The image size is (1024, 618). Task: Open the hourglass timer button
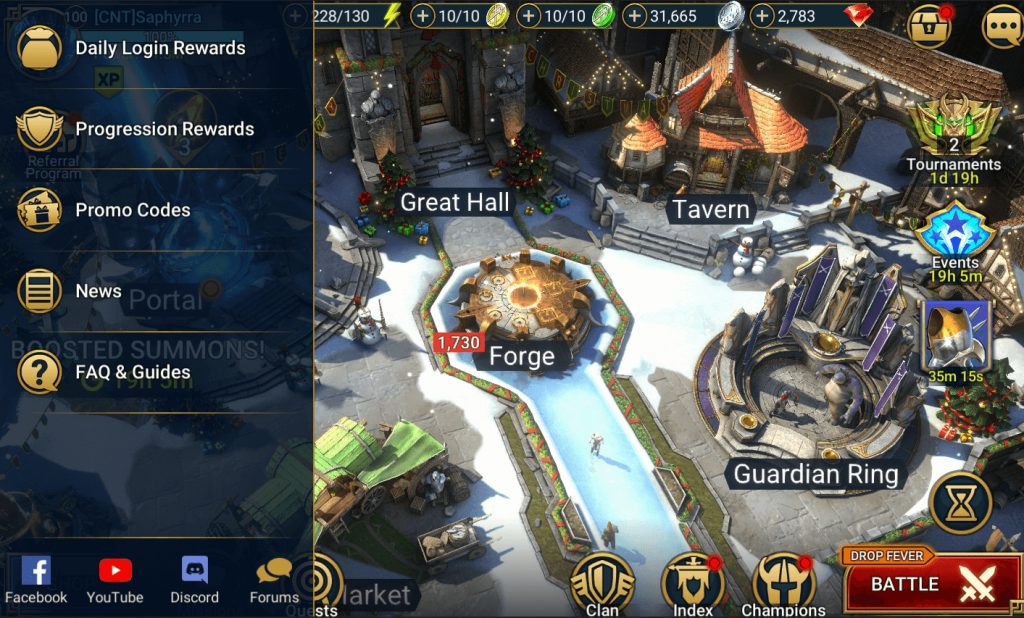960,503
